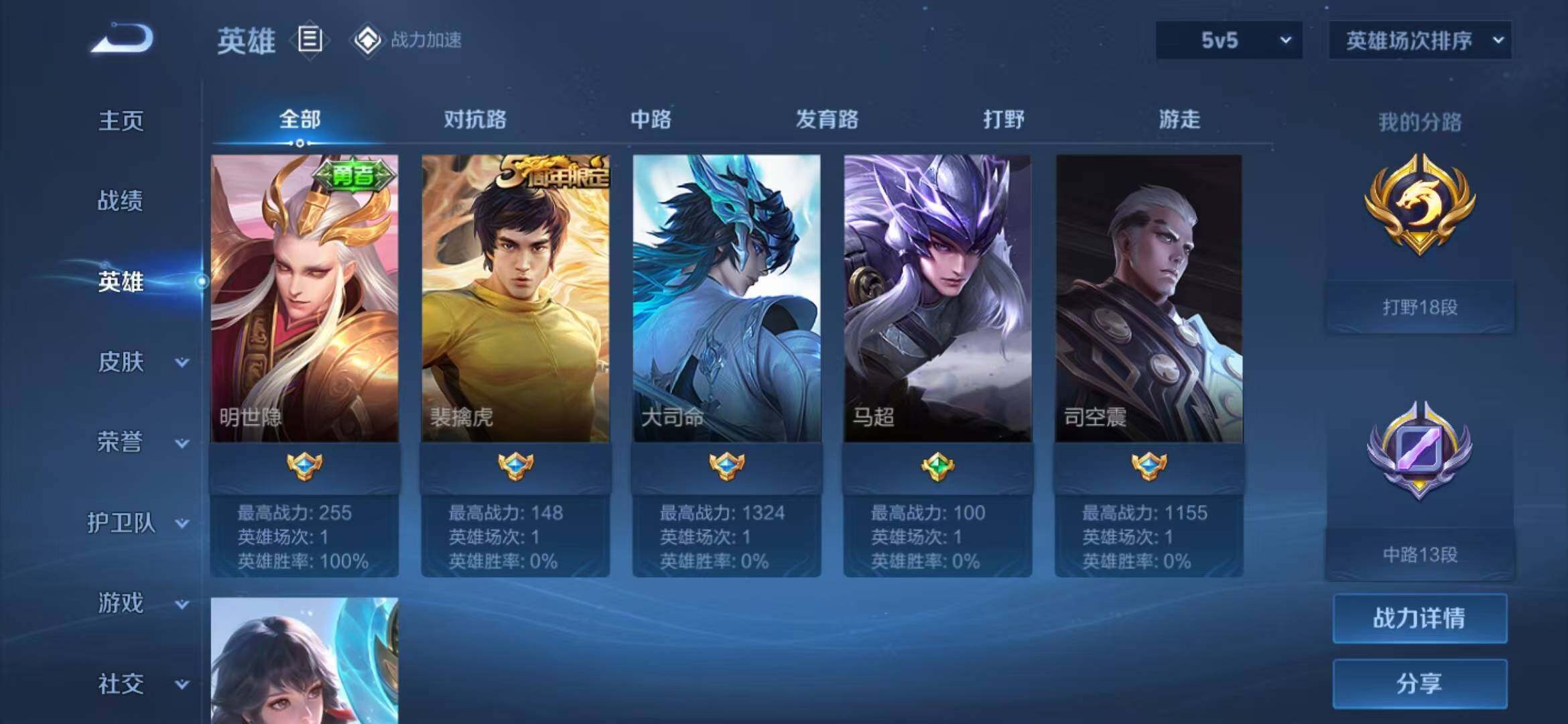Click the 分享 share button
This screenshot has width=1568, height=724.
[1420, 684]
